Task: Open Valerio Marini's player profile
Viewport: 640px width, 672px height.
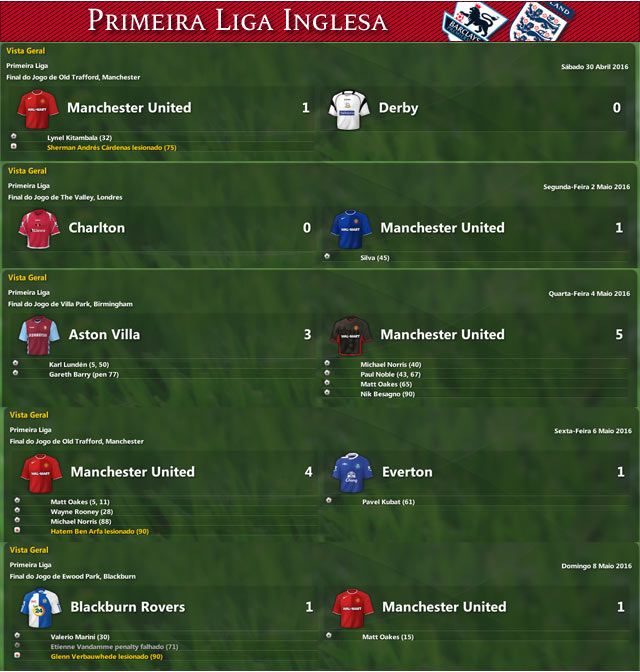Action: click(x=80, y=636)
